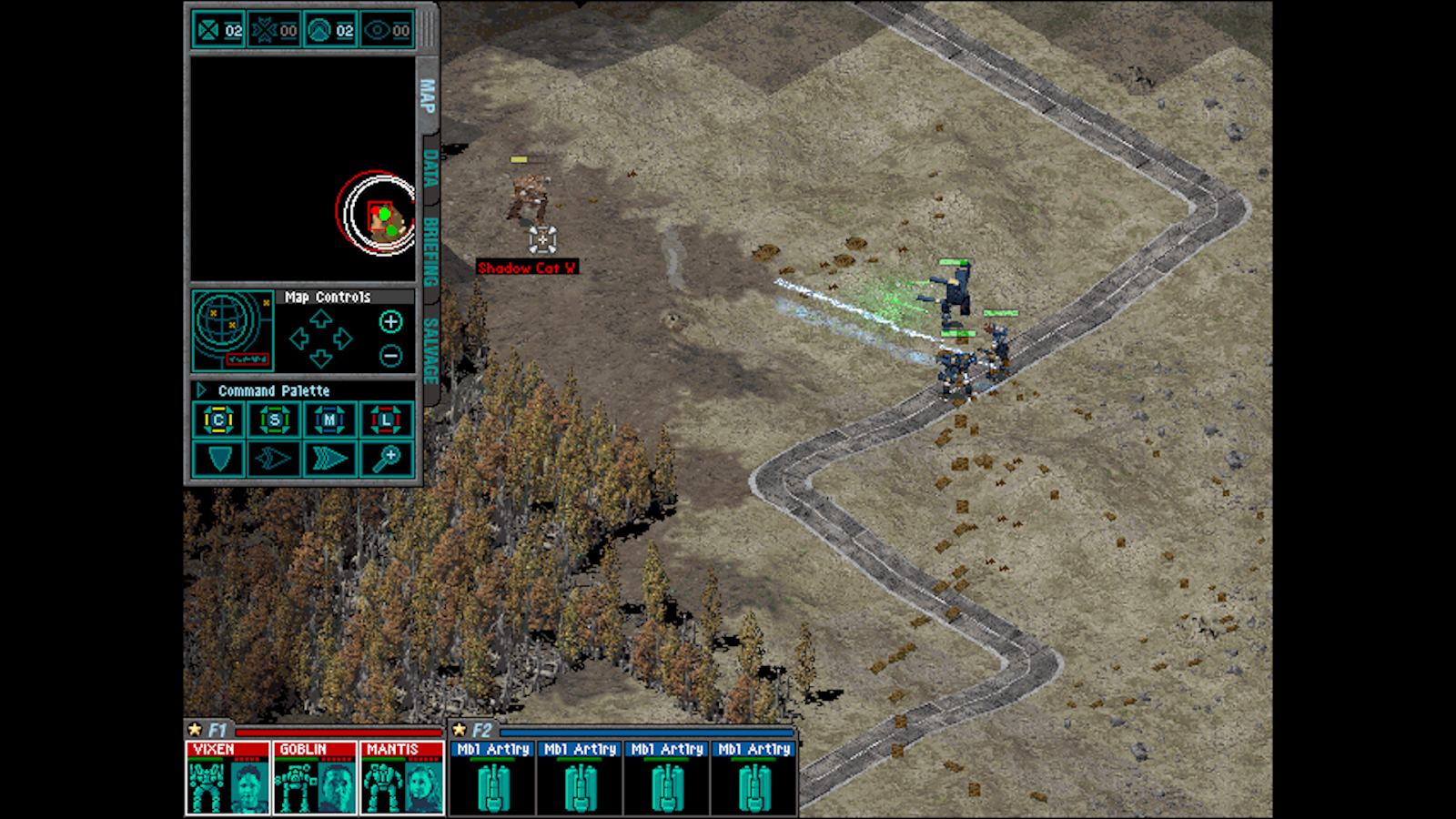Choose the GOBLIN mech pilot card
This screenshot has height=819, width=1456.
315,776
